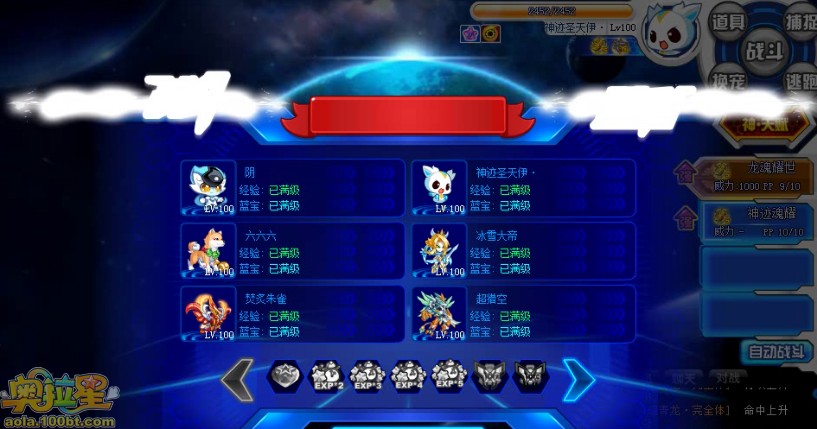
Task: Use the EXP*2 item icon
Action: click(x=327, y=377)
